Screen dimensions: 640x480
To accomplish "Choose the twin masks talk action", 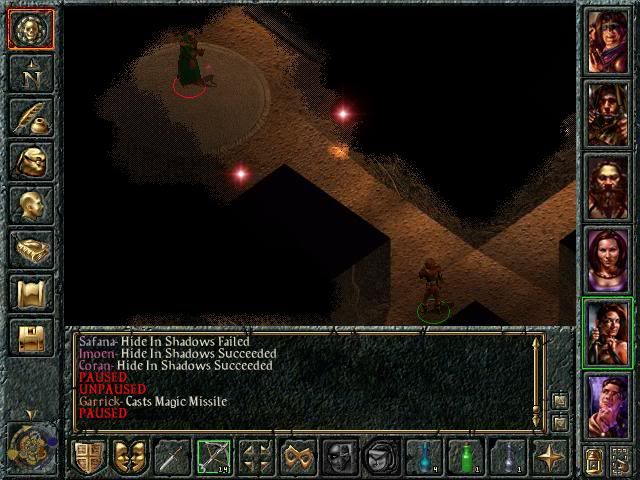I will point(129,457).
